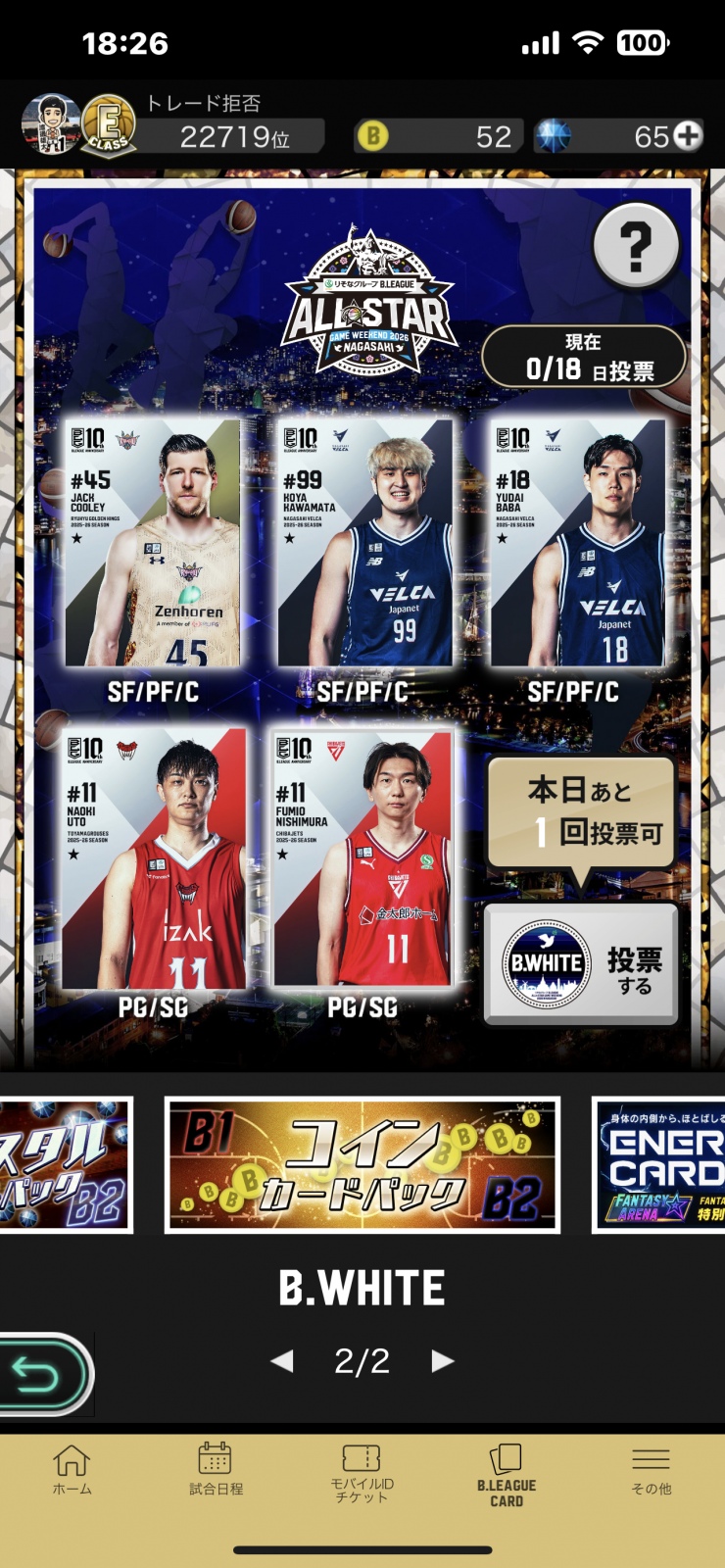Switch to the B.LEAGUE CARD tab
Image resolution: width=725 pixels, height=1568 pixels.
[507, 1473]
